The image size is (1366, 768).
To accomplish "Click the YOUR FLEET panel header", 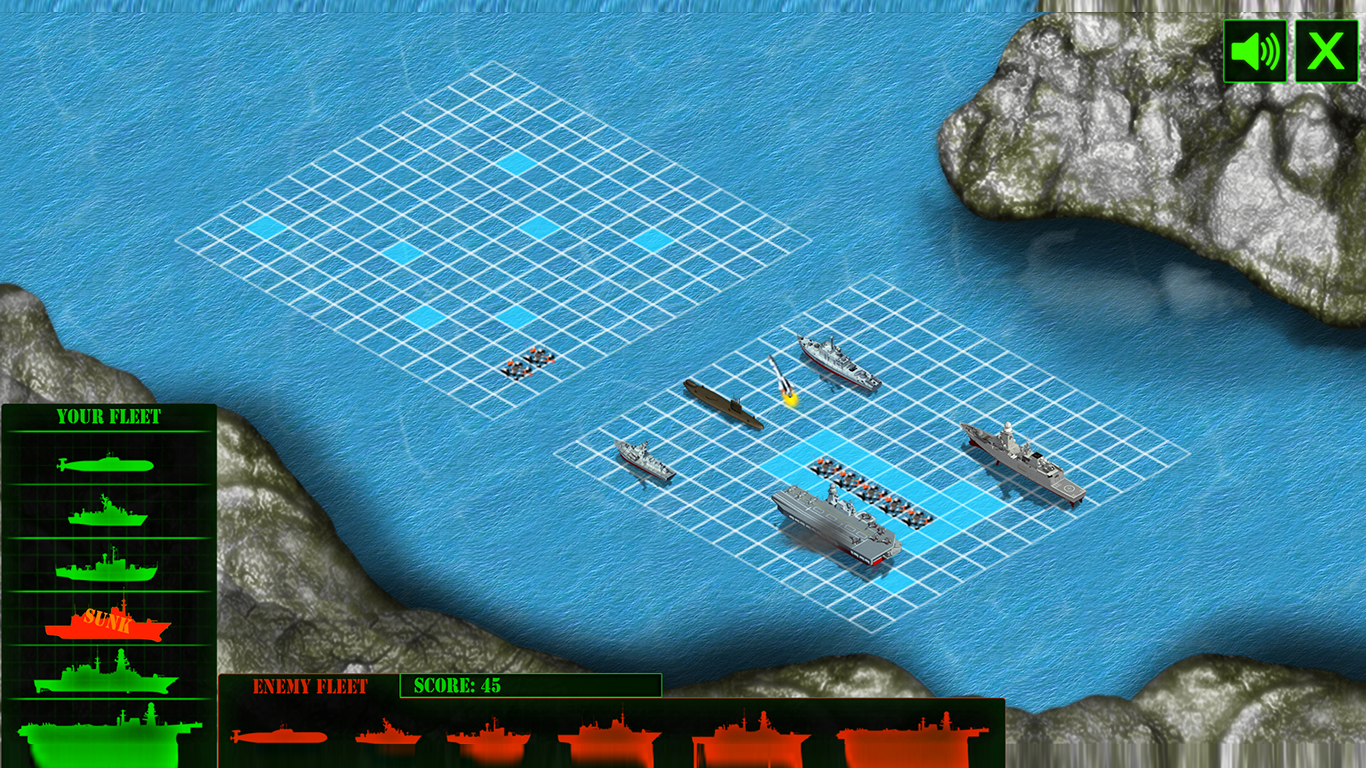I will [x=110, y=418].
